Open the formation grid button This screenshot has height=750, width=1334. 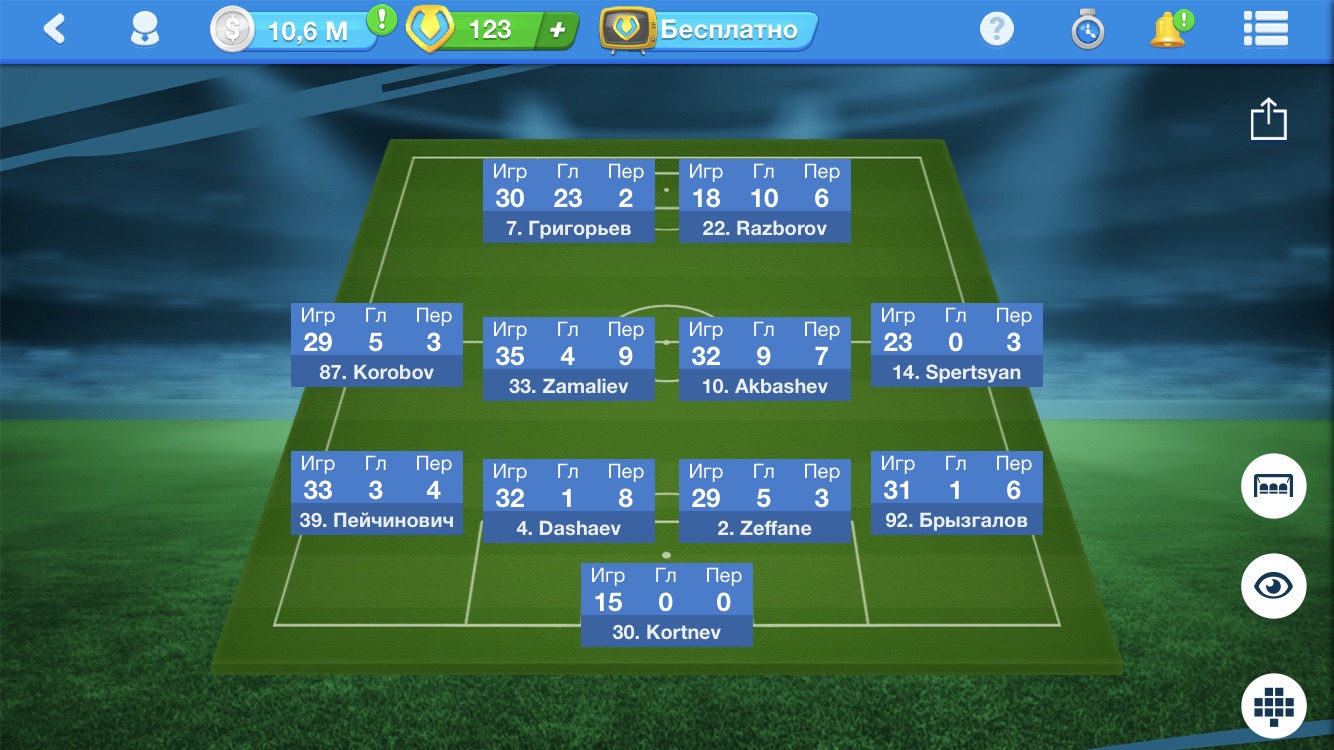pyautogui.click(x=1273, y=705)
